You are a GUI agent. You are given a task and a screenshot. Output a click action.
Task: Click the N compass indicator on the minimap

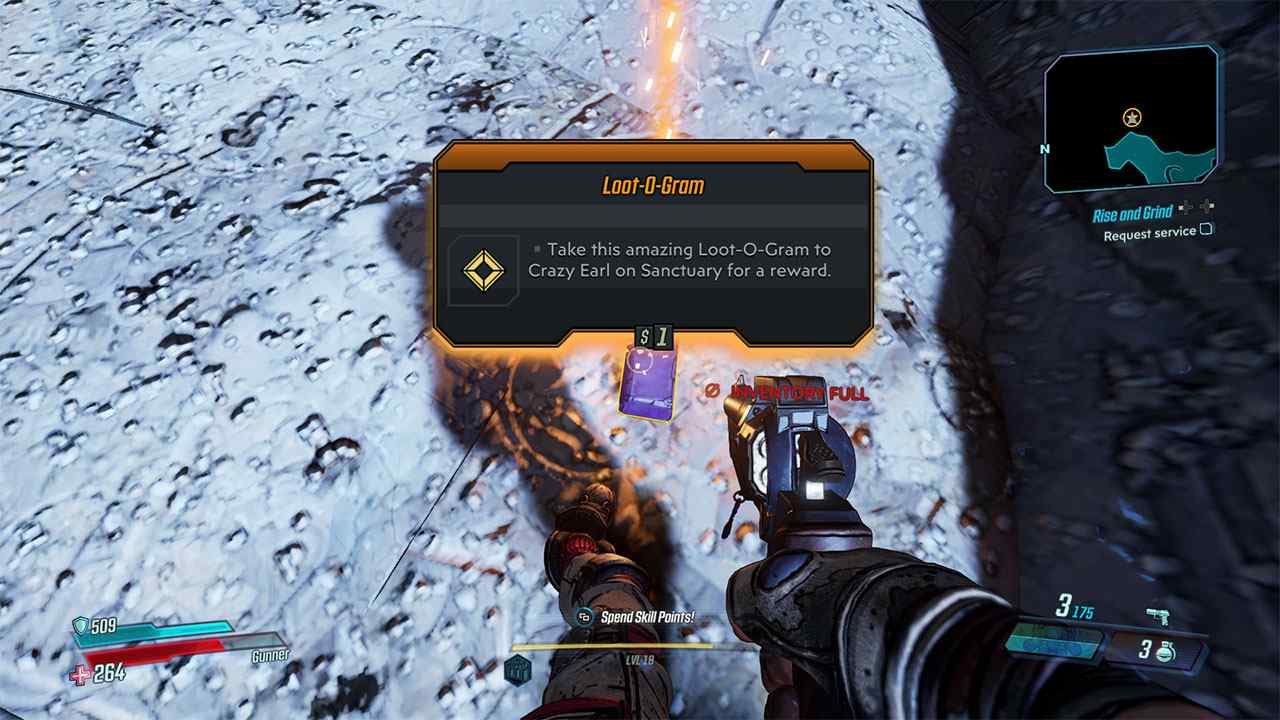[x=1046, y=148]
